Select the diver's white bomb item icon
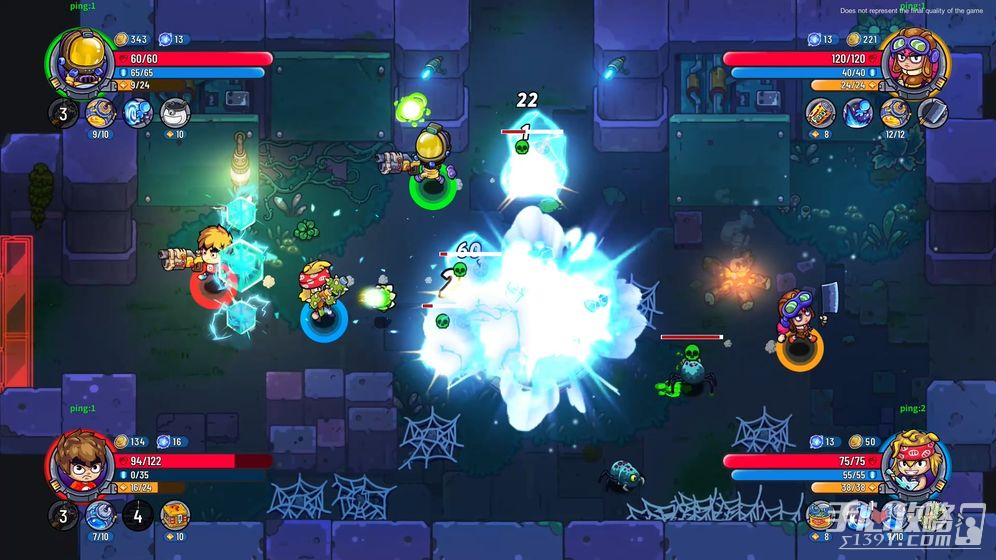The height and width of the screenshot is (560, 996). tap(175, 112)
